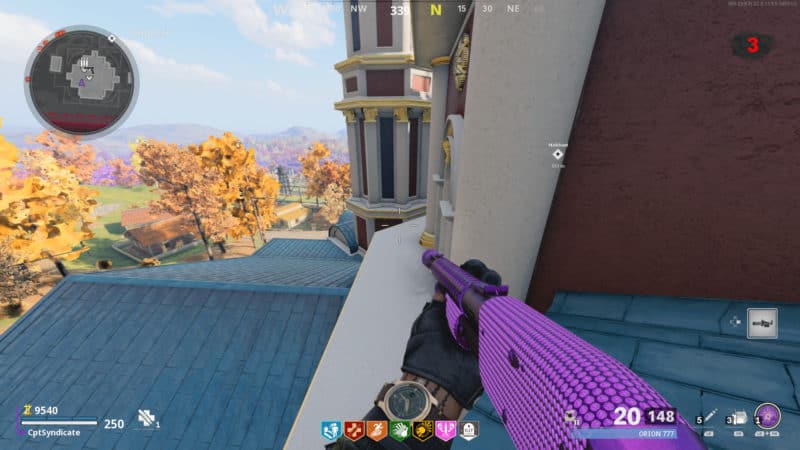This screenshot has width=800, height=450.
Task: Select the green hand perk icon
Action: click(x=399, y=431)
